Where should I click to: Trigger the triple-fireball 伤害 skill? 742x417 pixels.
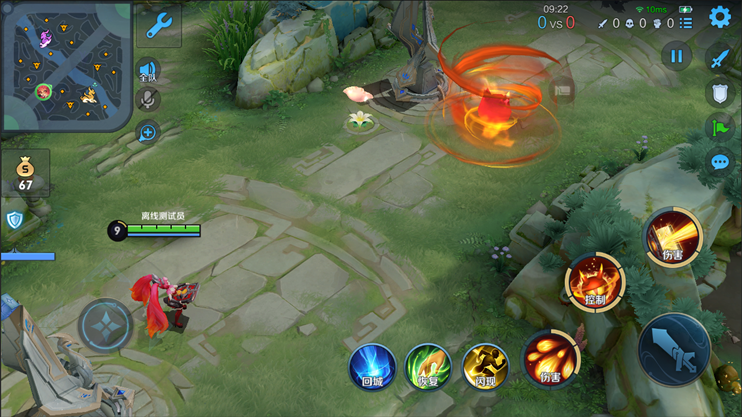(550, 358)
